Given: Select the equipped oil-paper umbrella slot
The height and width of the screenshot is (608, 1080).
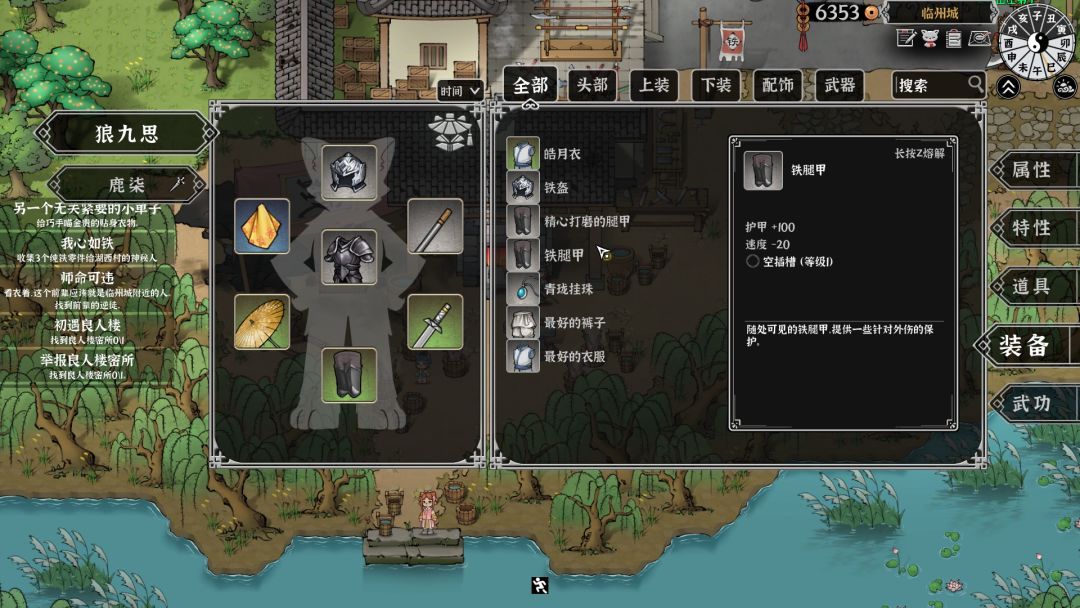Looking at the screenshot, I should tap(262, 322).
